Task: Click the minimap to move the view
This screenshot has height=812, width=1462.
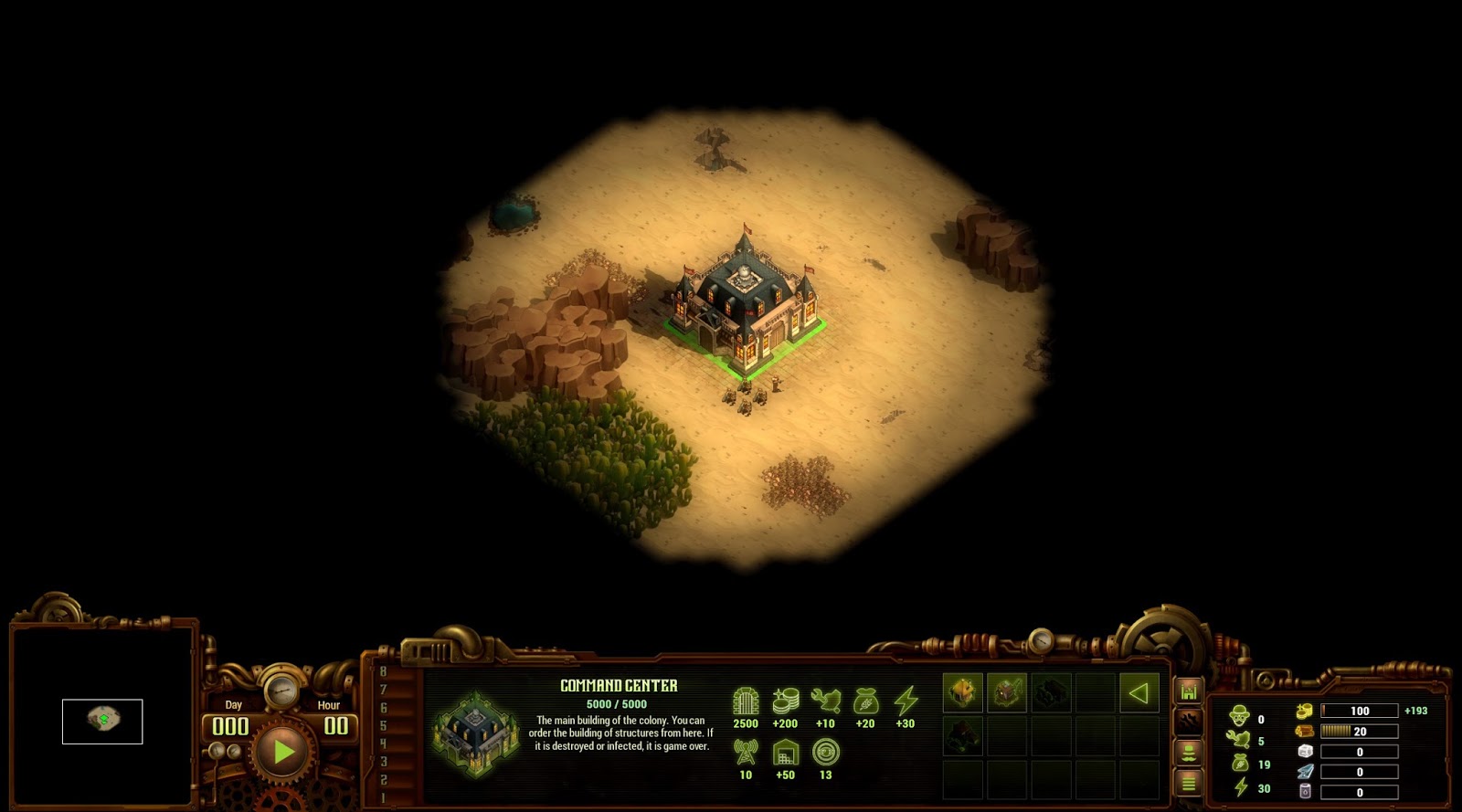Action: [x=102, y=721]
